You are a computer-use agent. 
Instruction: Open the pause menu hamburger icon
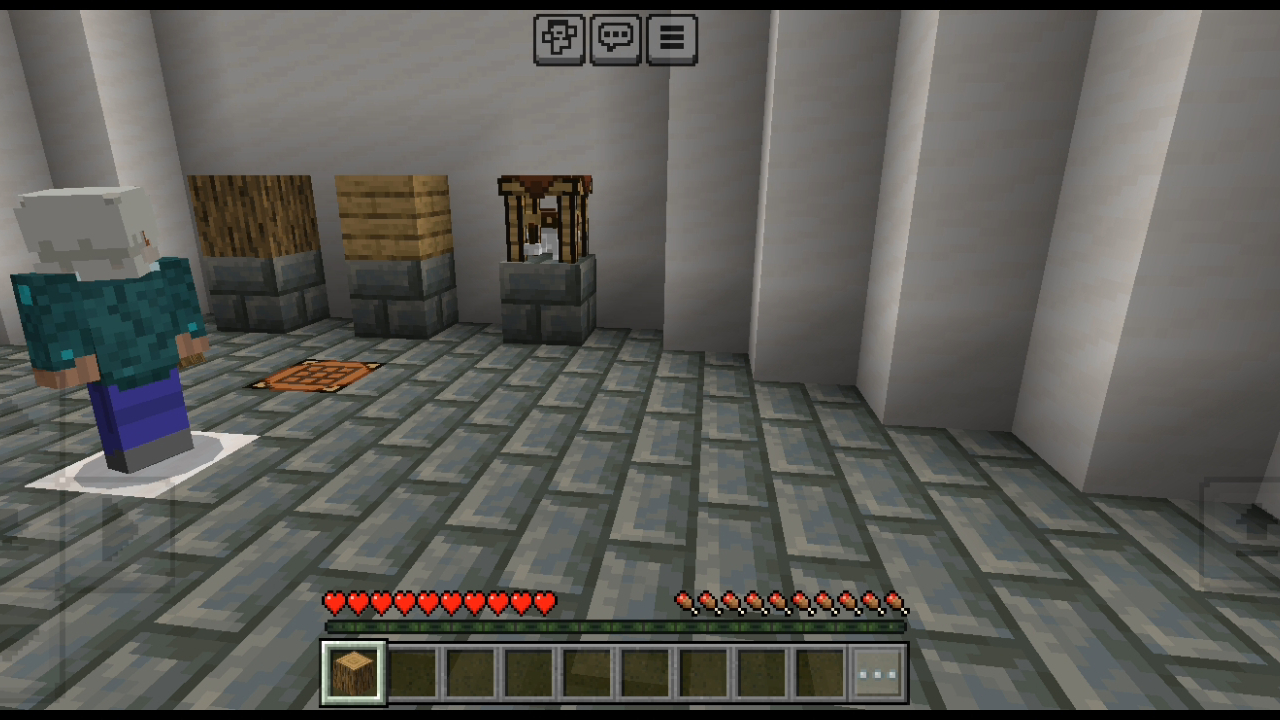coord(670,38)
